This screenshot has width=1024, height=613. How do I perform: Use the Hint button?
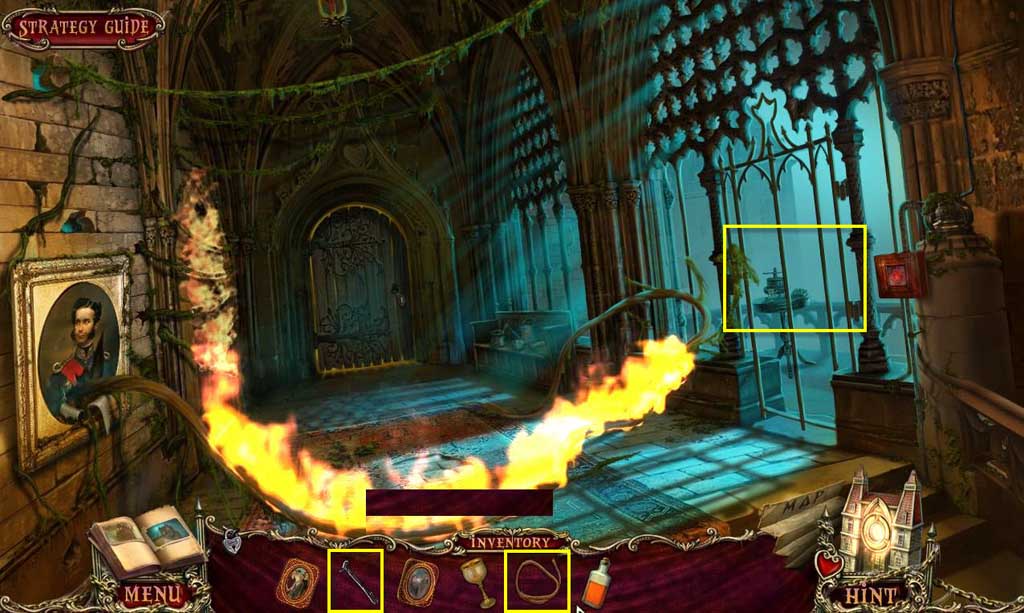tap(870, 594)
